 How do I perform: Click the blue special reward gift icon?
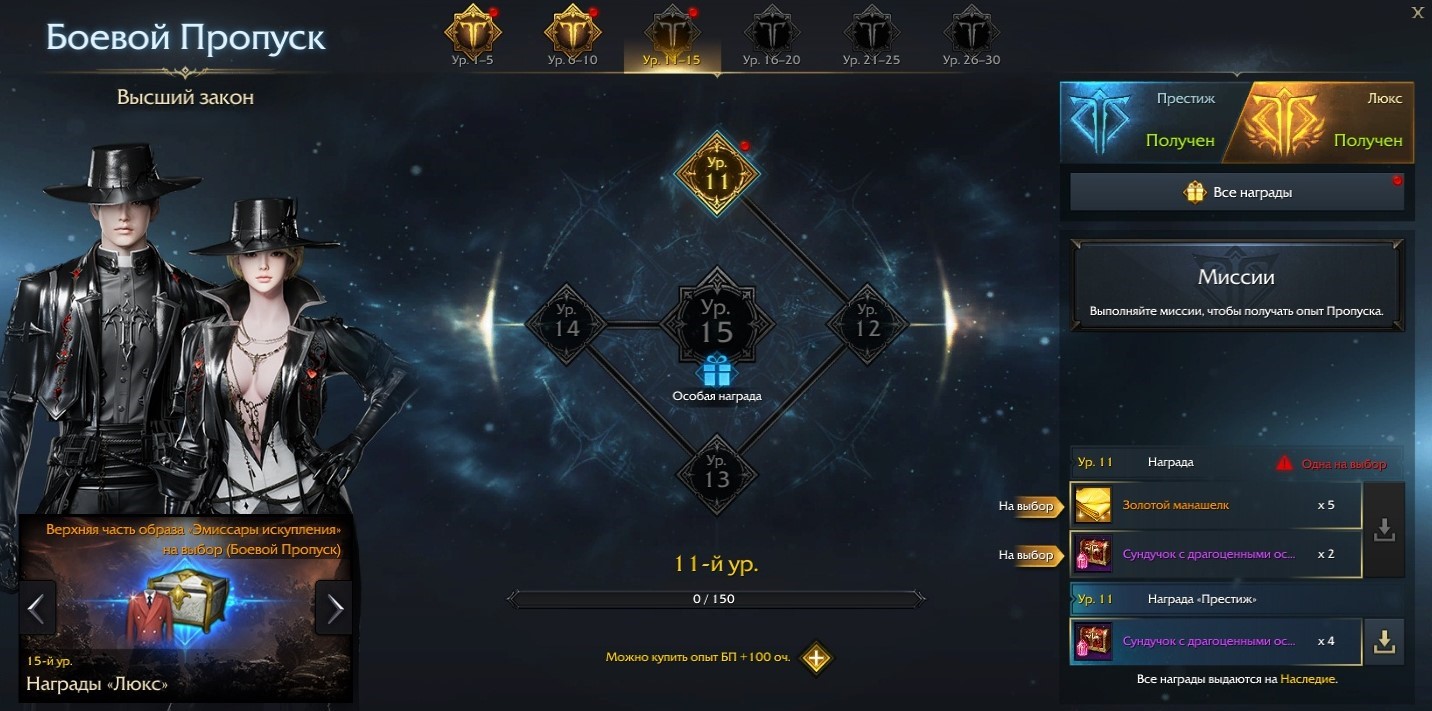tap(716, 371)
